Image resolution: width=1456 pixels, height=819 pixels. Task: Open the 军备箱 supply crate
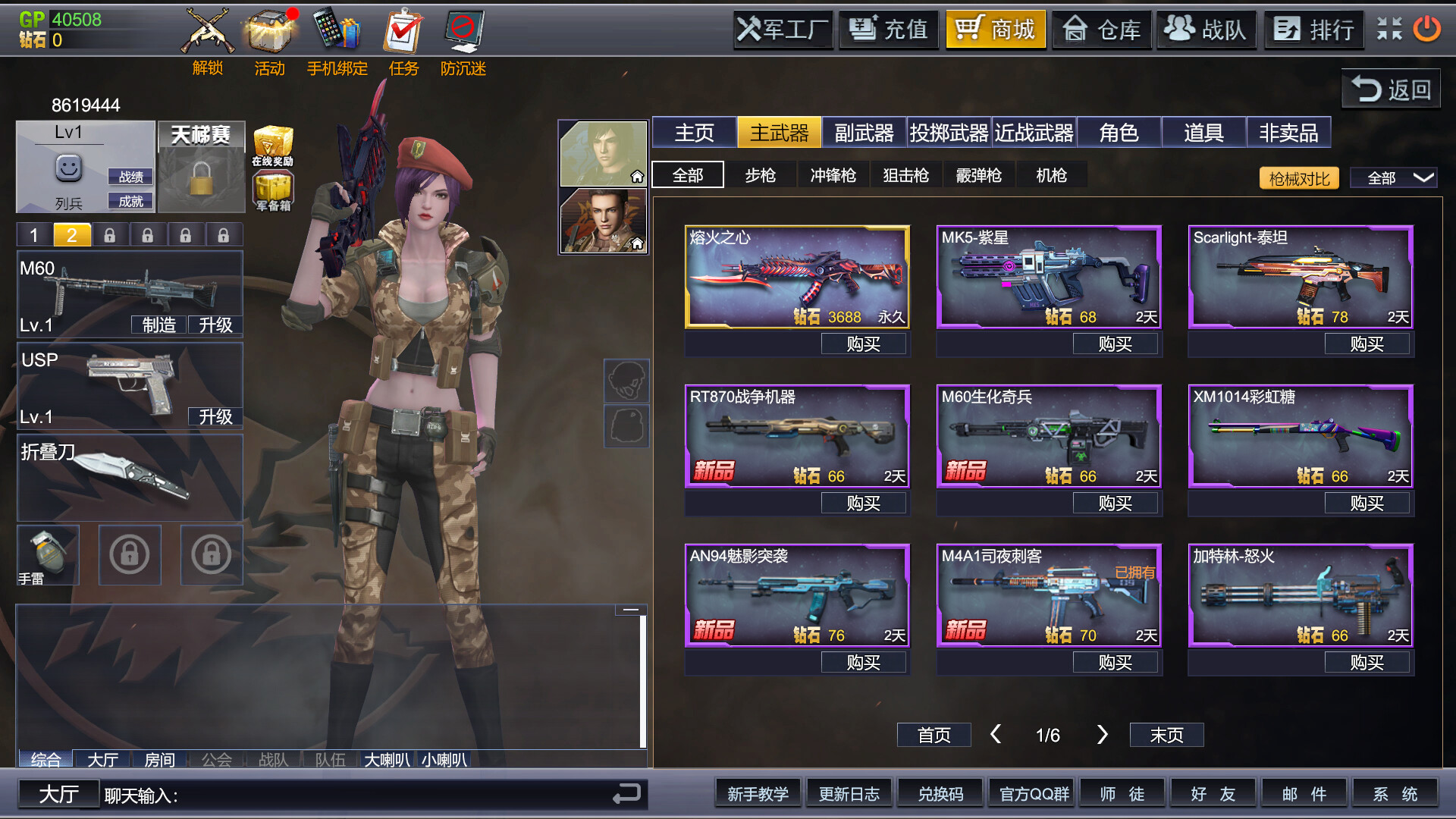pos(273,188)
